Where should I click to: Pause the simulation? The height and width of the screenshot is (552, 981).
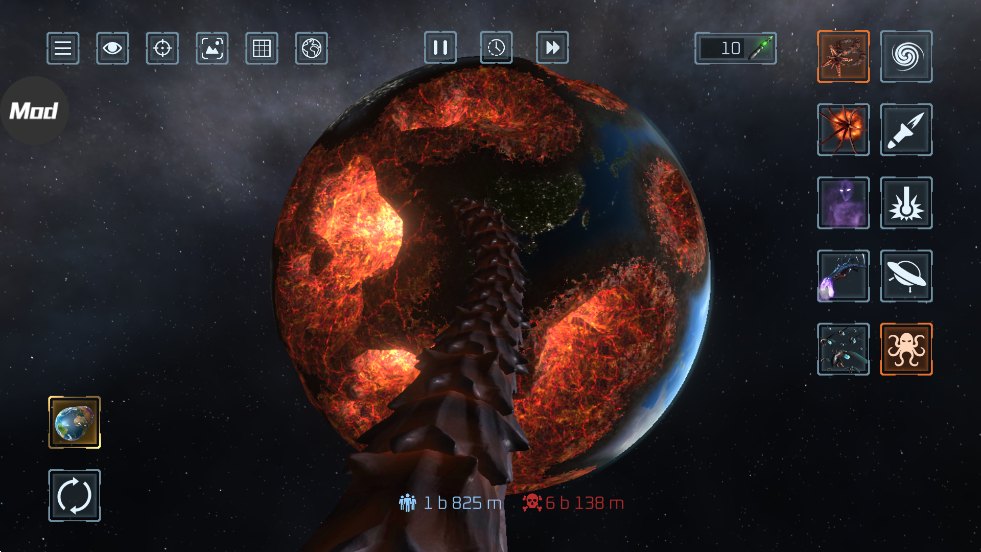pyautogui.click(x=440, y=47)
